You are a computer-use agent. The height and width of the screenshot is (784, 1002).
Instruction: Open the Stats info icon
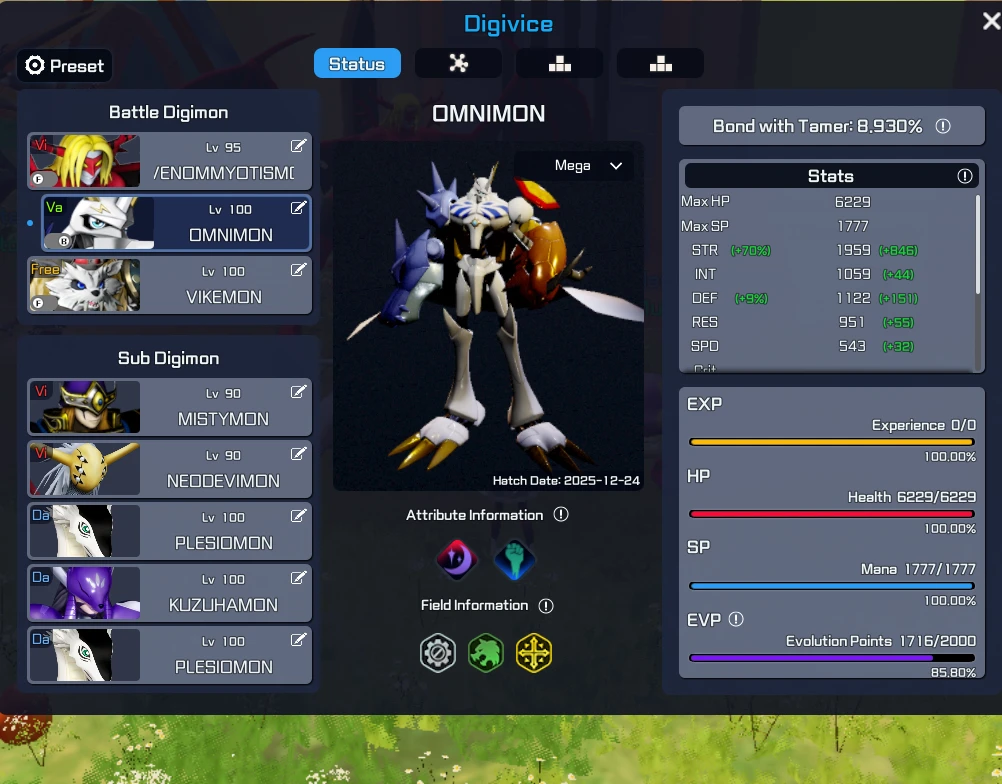coord(964,176)
